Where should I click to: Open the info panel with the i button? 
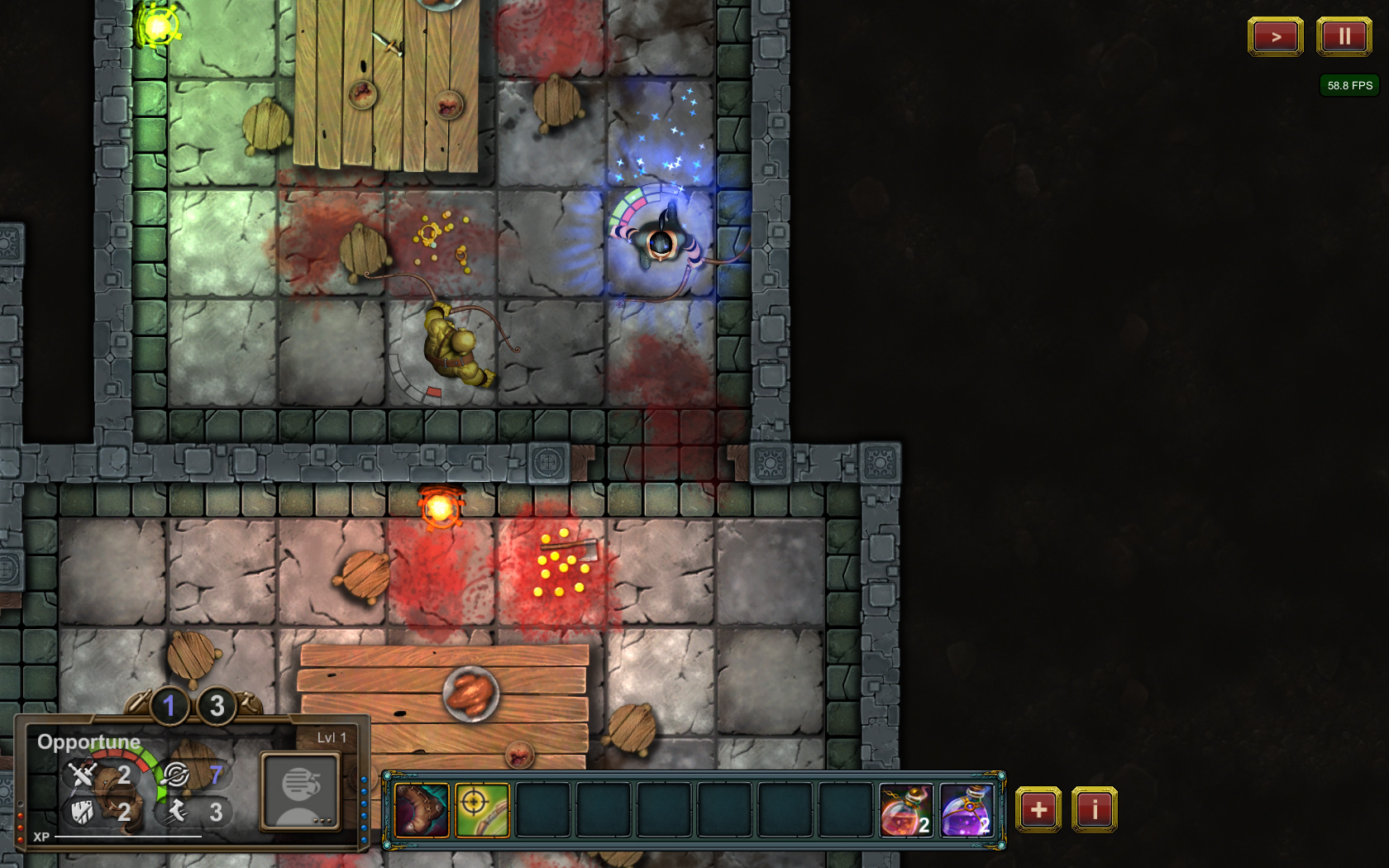tap(1094, 809)
